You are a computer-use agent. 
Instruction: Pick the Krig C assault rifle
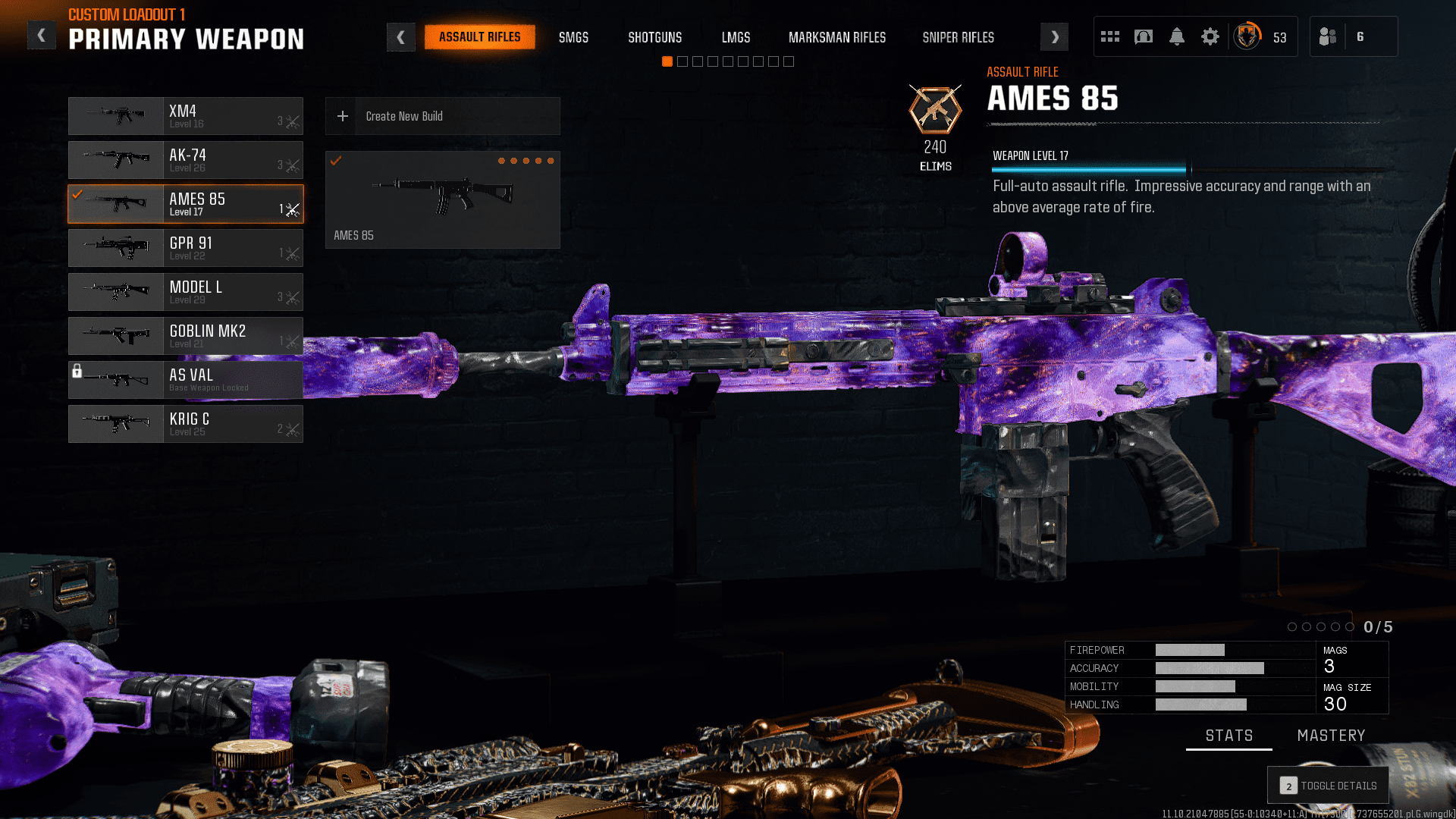(186, 424)
